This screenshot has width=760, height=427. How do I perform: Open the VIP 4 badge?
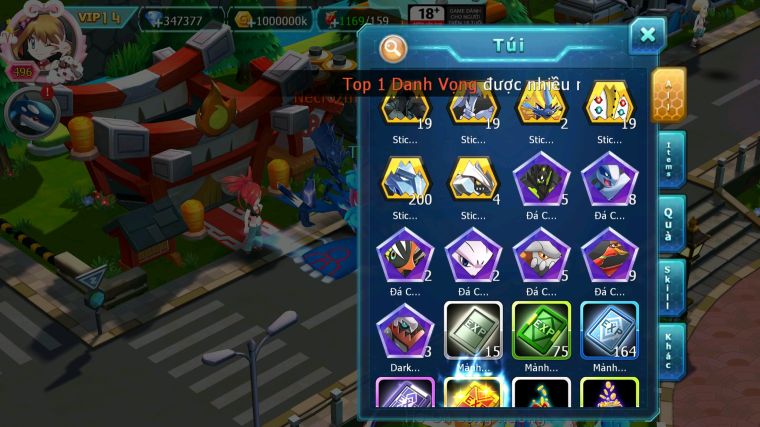[98, 17]
